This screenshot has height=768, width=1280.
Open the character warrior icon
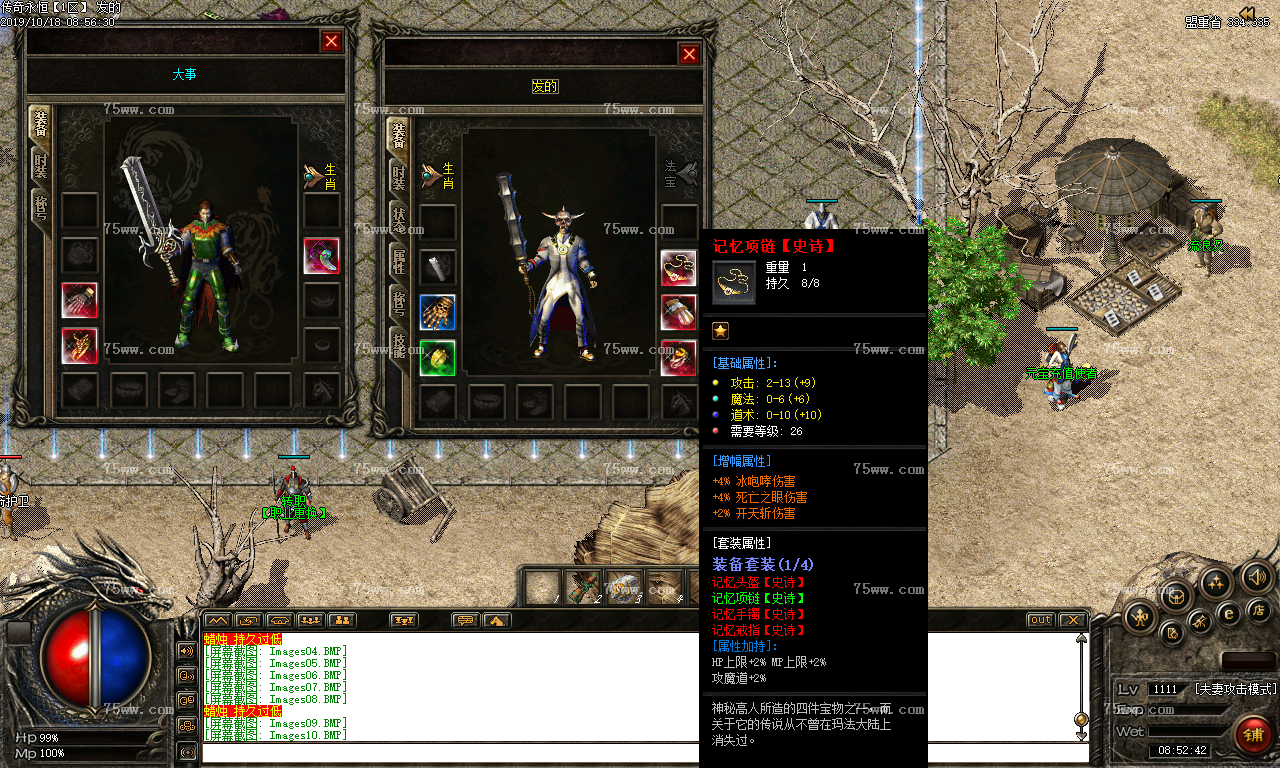(1140, 617)
